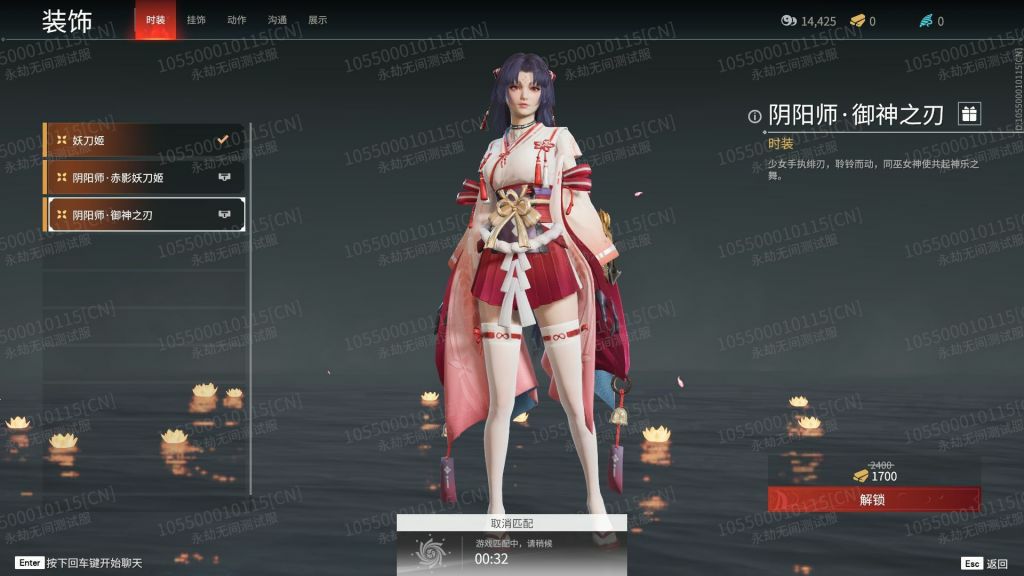Screen dimensions: 1024x576
Task: Select the 沟通 tab
Action: click(277, 20)
